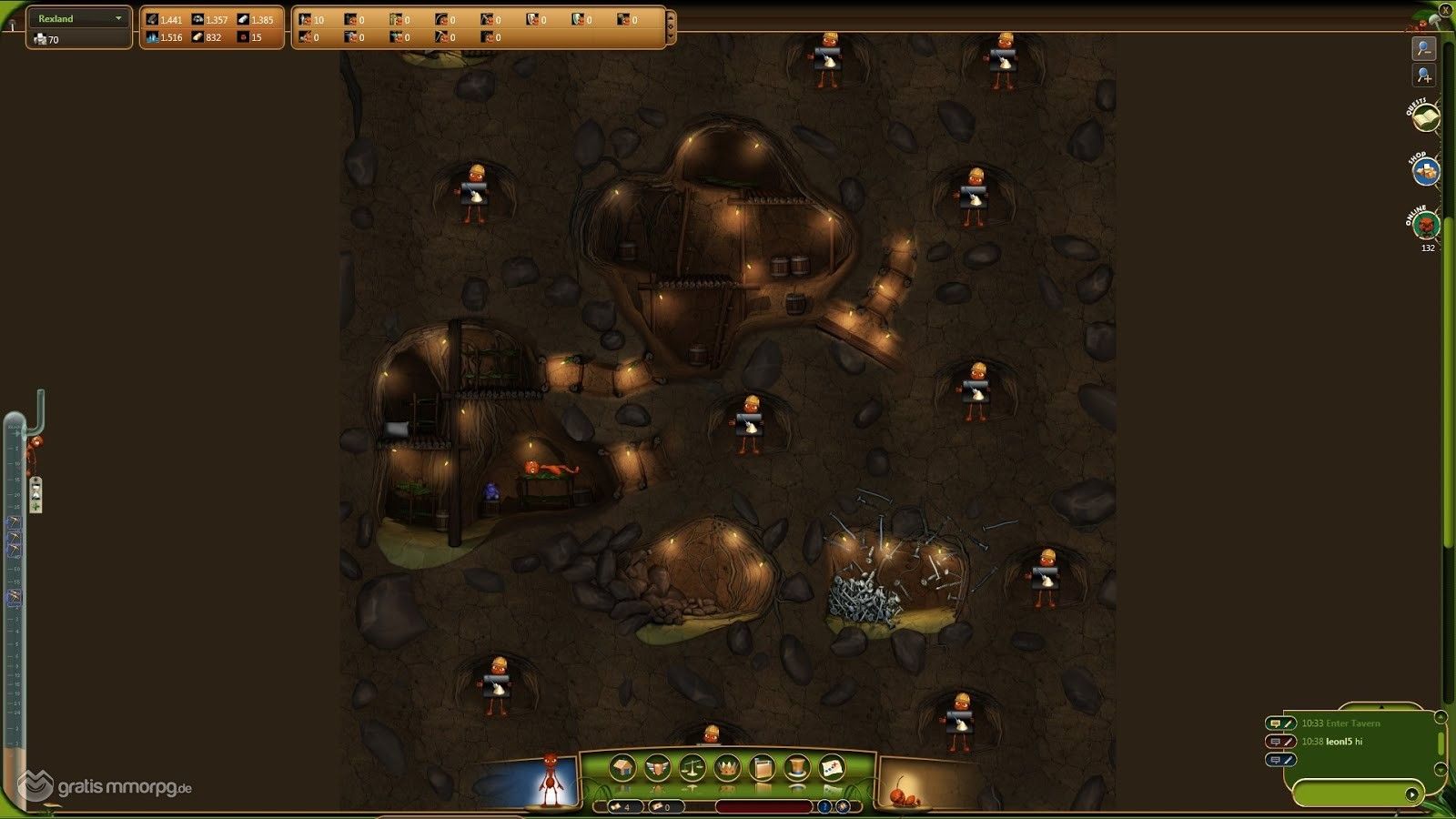Open the book icon in the toolbar
This screenshot has width=1456, height=819.
763,769
